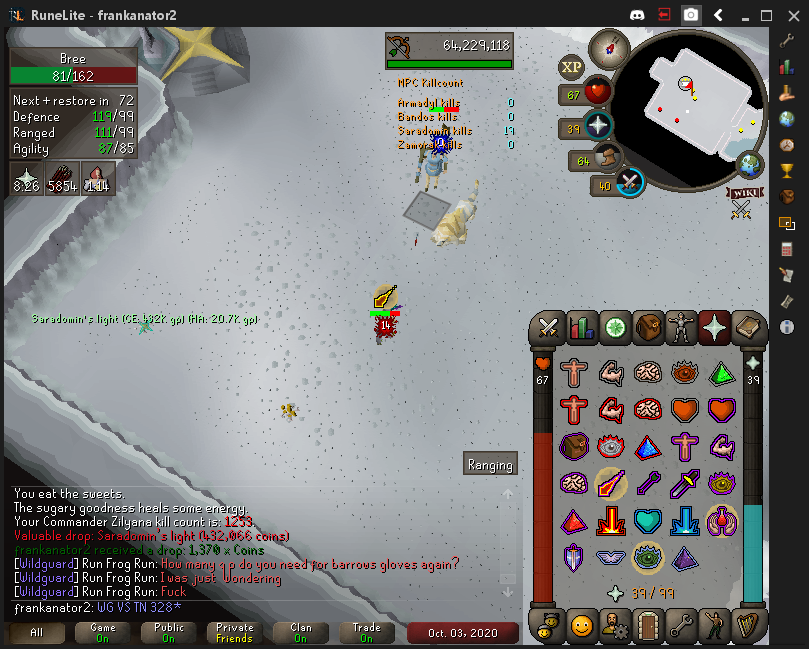809x649 pixels.
Task: Switch chat to the All filter
Action: point(37,633)
